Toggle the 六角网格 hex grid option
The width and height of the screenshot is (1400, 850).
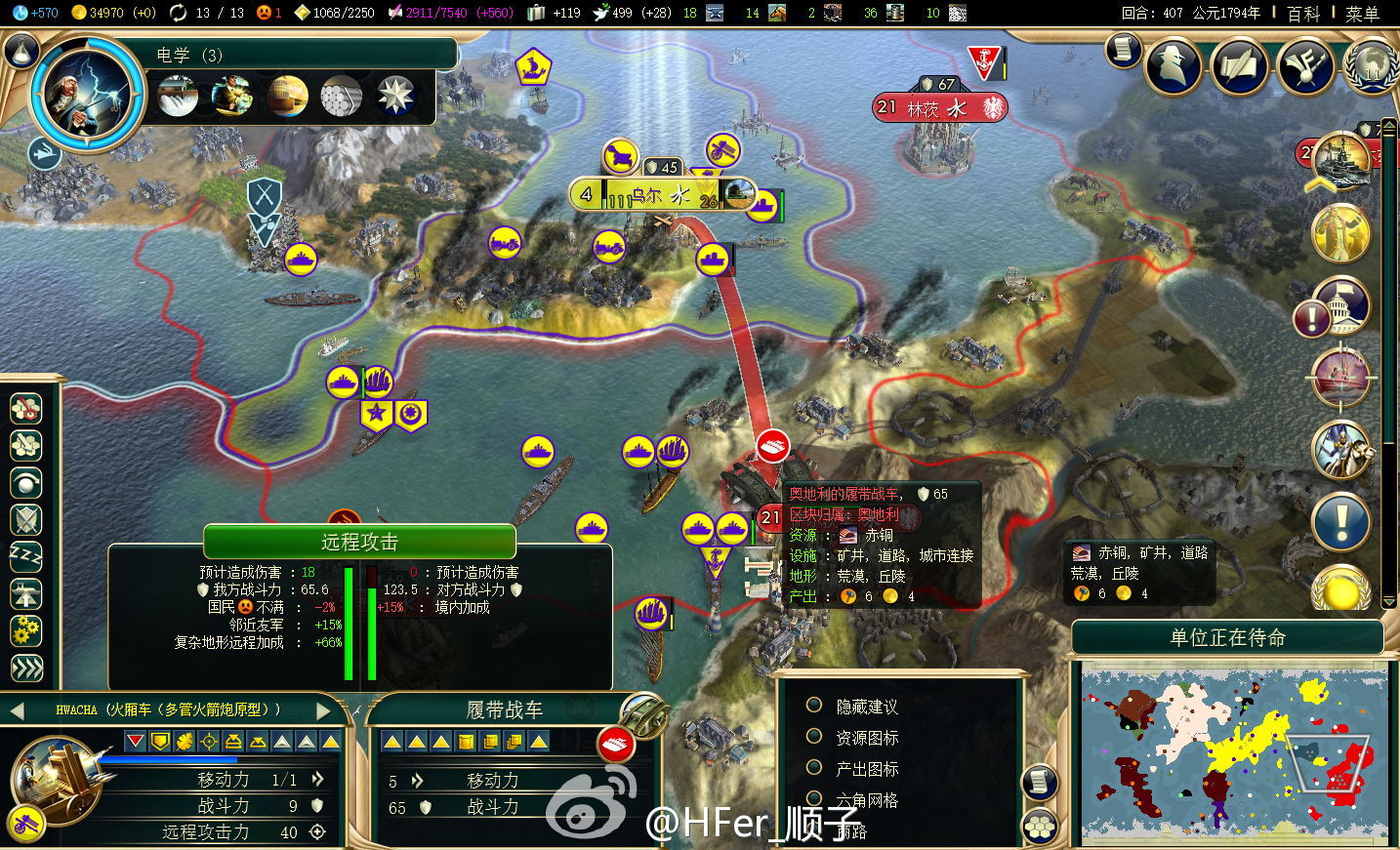pos(813,799)
